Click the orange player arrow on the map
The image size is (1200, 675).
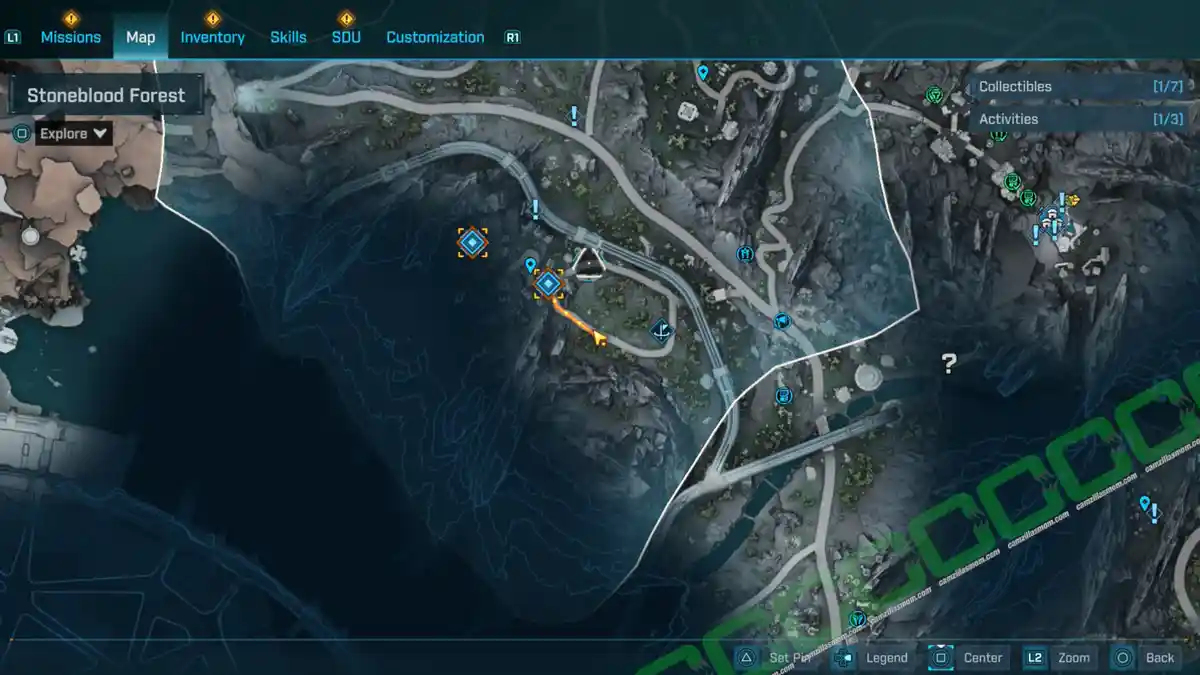[599, 340]
